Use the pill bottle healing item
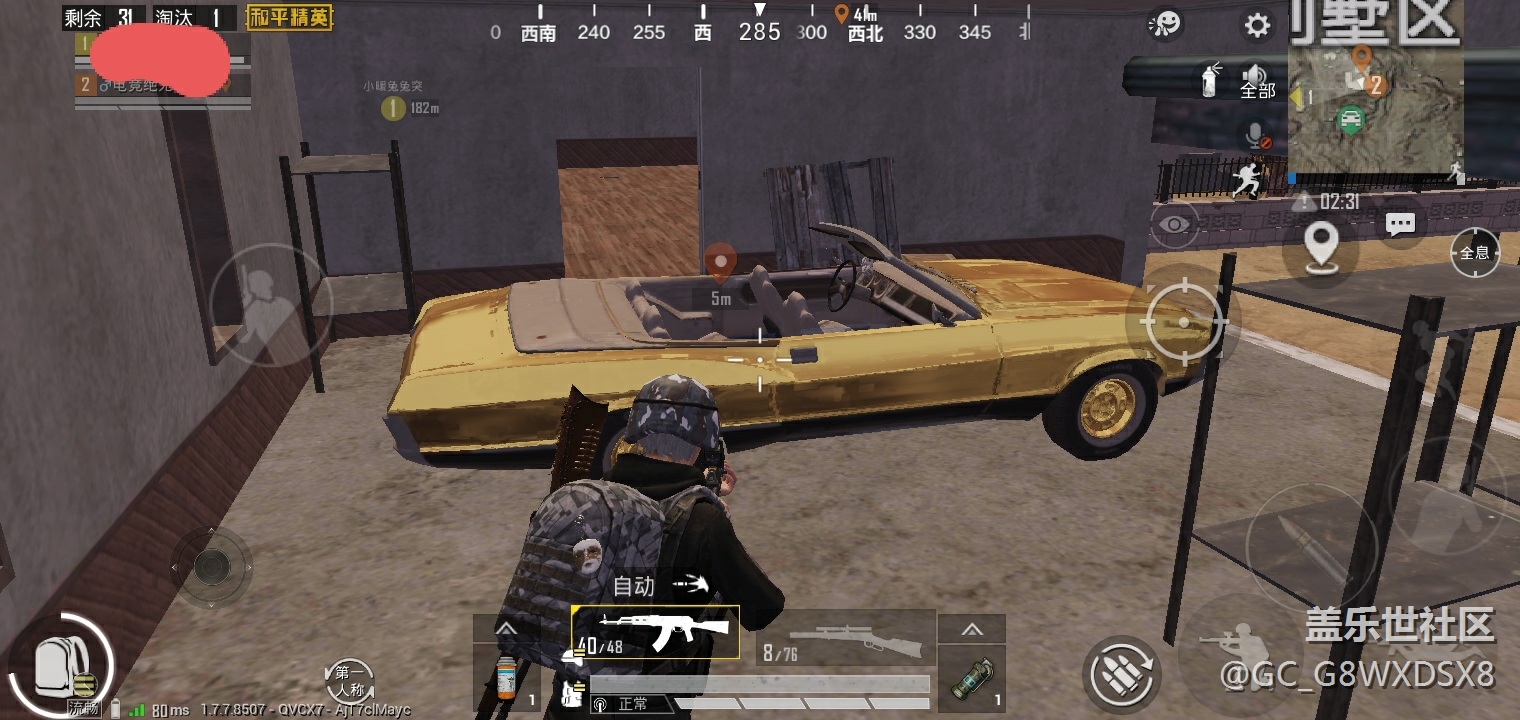Screen dimensions: 1520x720 pyautogui.click(x=506, y=677)
